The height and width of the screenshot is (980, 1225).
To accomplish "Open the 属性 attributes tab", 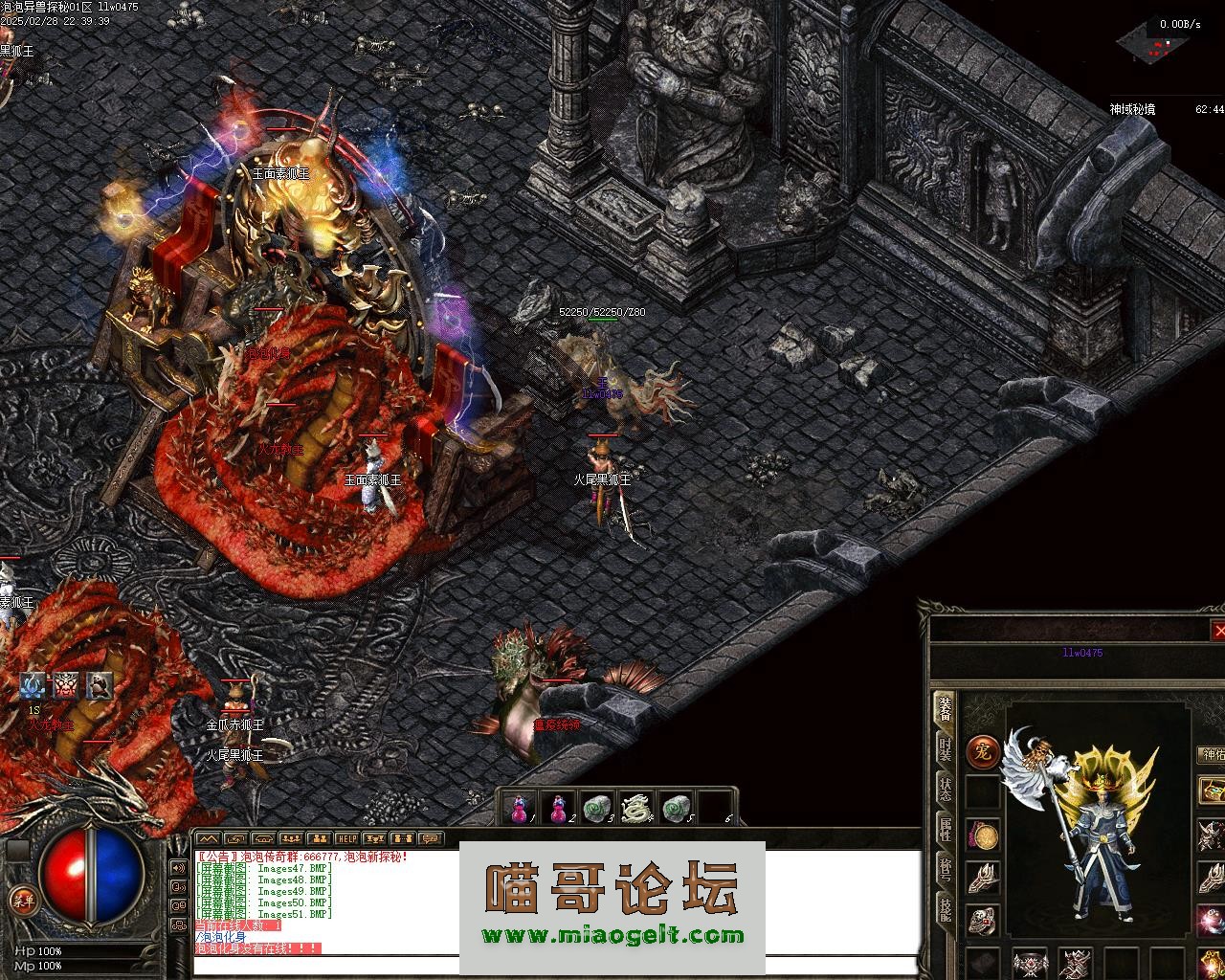I will tap(945, 829).
